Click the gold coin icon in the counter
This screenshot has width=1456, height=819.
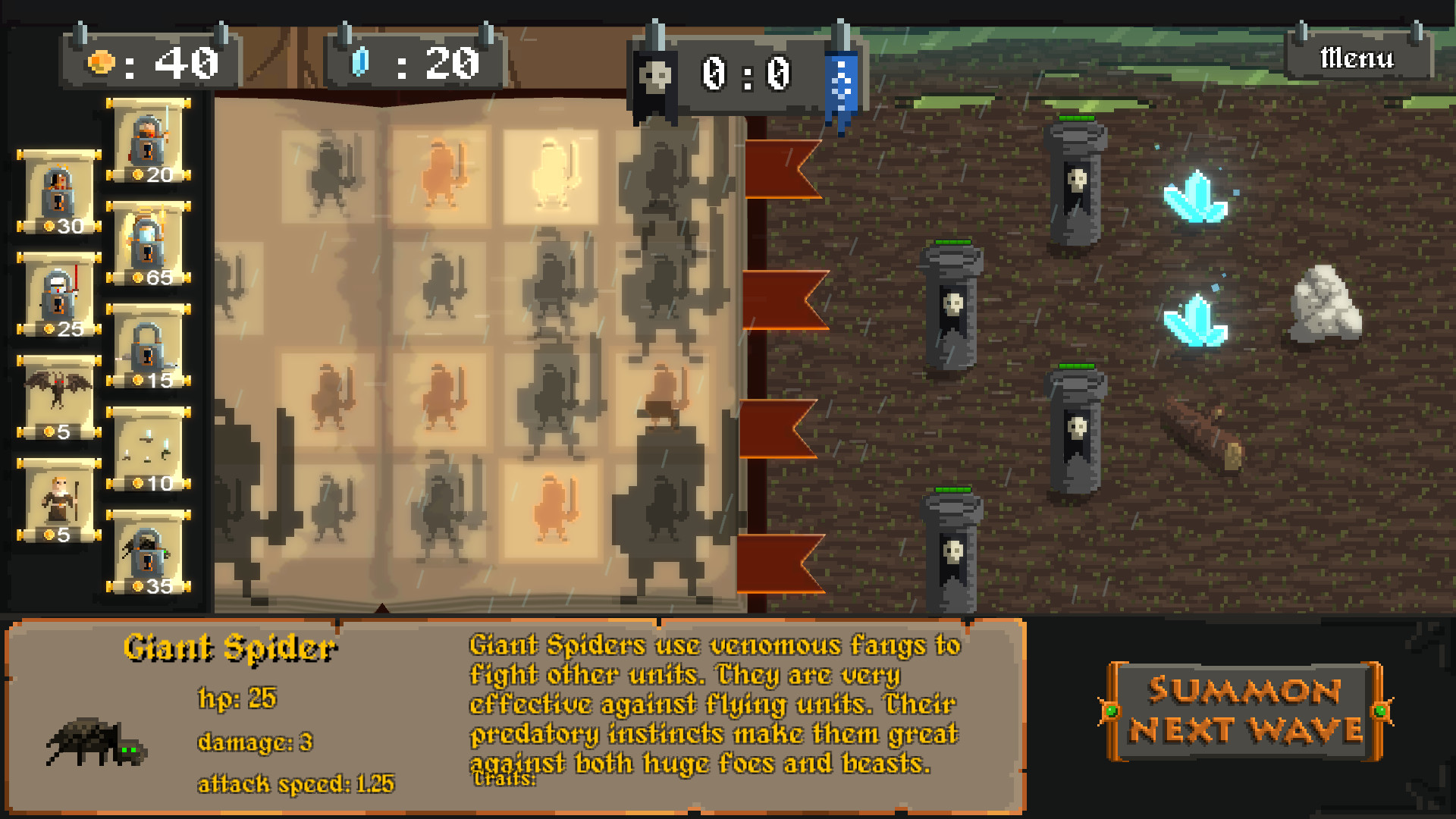pos(102,64)
